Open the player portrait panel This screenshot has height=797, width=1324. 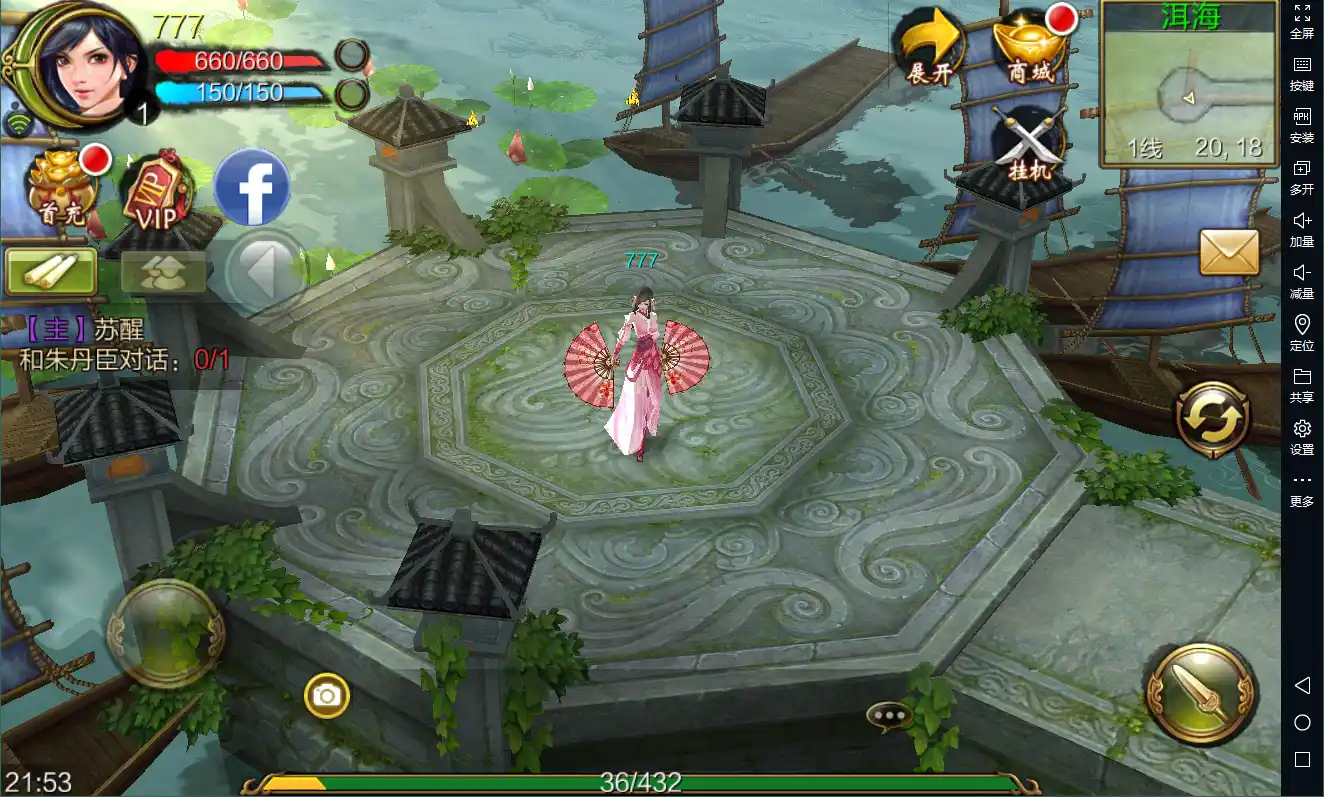coord(76,62)
